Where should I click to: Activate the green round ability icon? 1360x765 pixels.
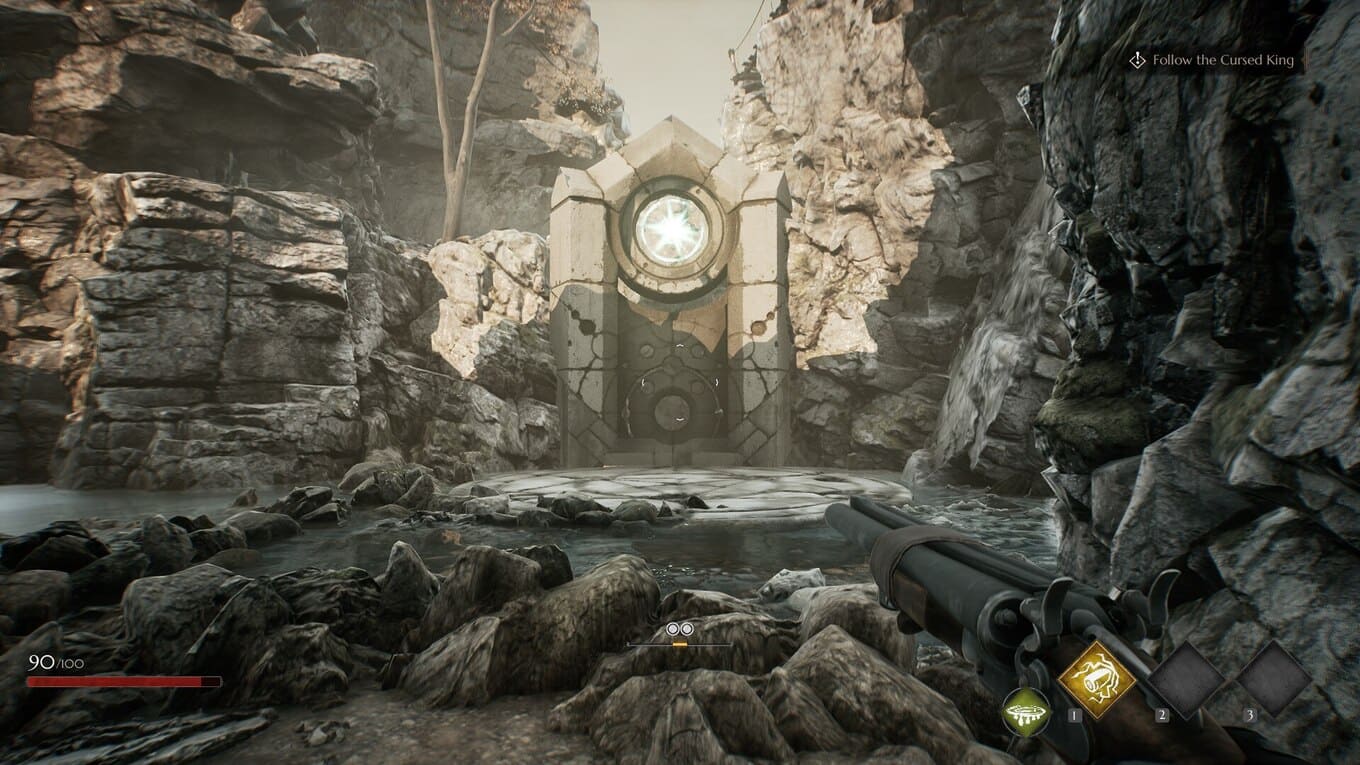tap(1026, 712)
